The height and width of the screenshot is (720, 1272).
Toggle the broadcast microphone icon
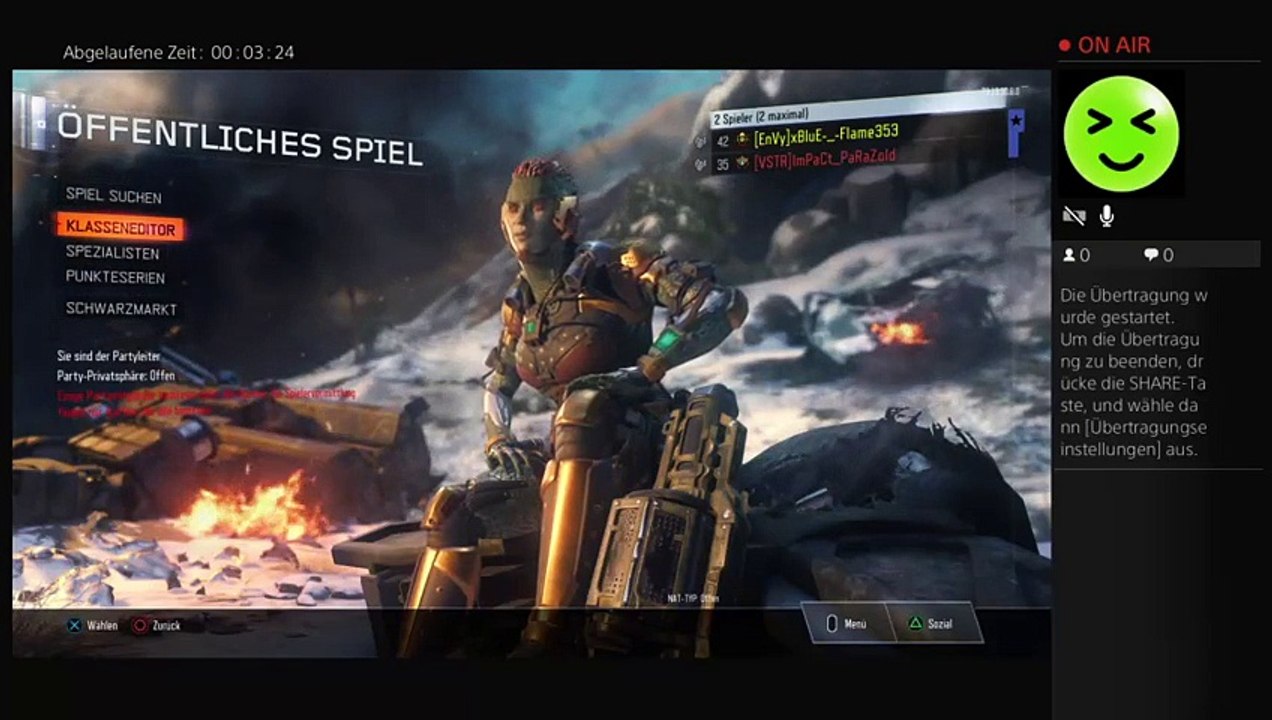click(1107, 215)
